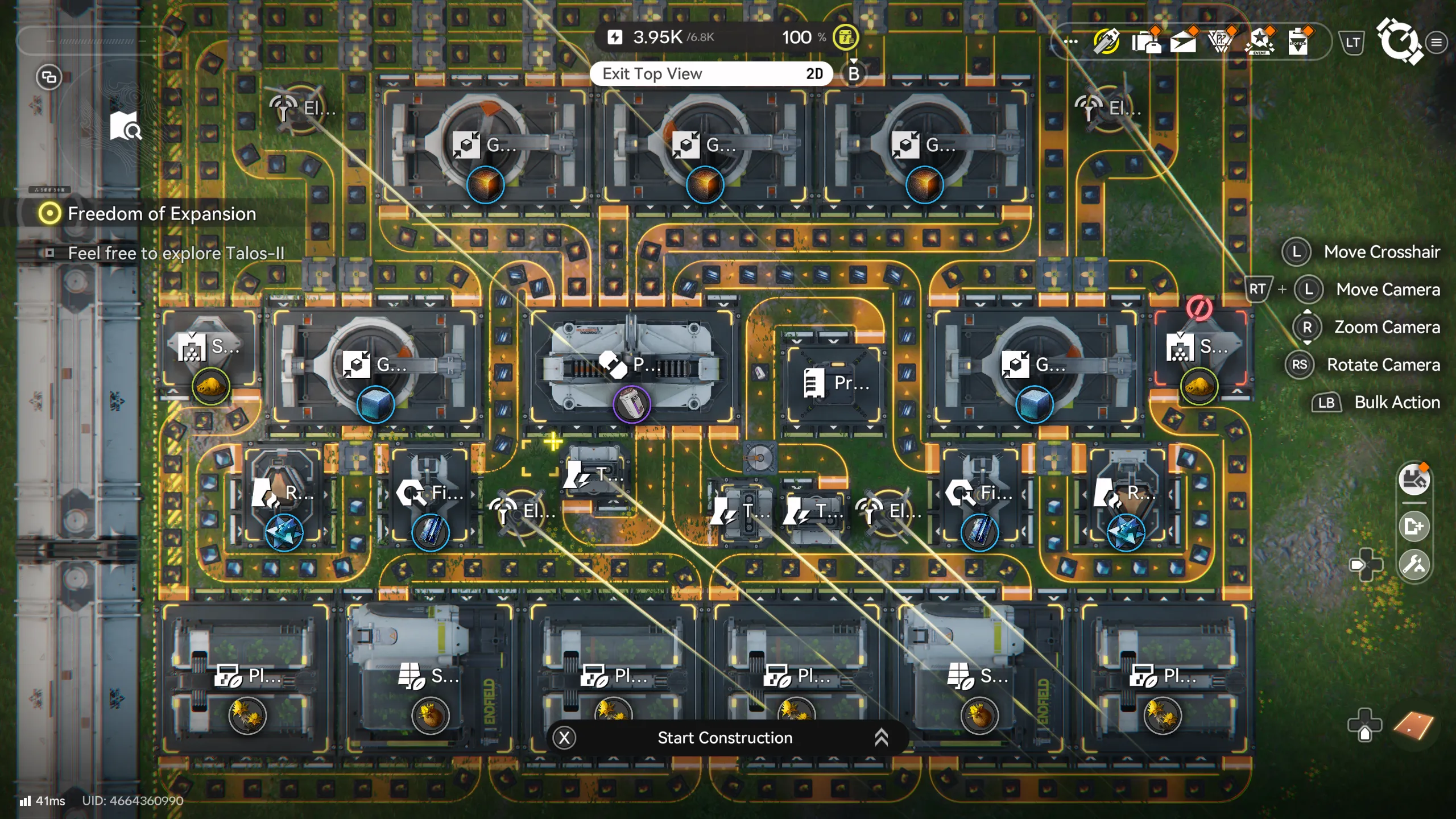Click the Exit Top View button

pos(652,73)
